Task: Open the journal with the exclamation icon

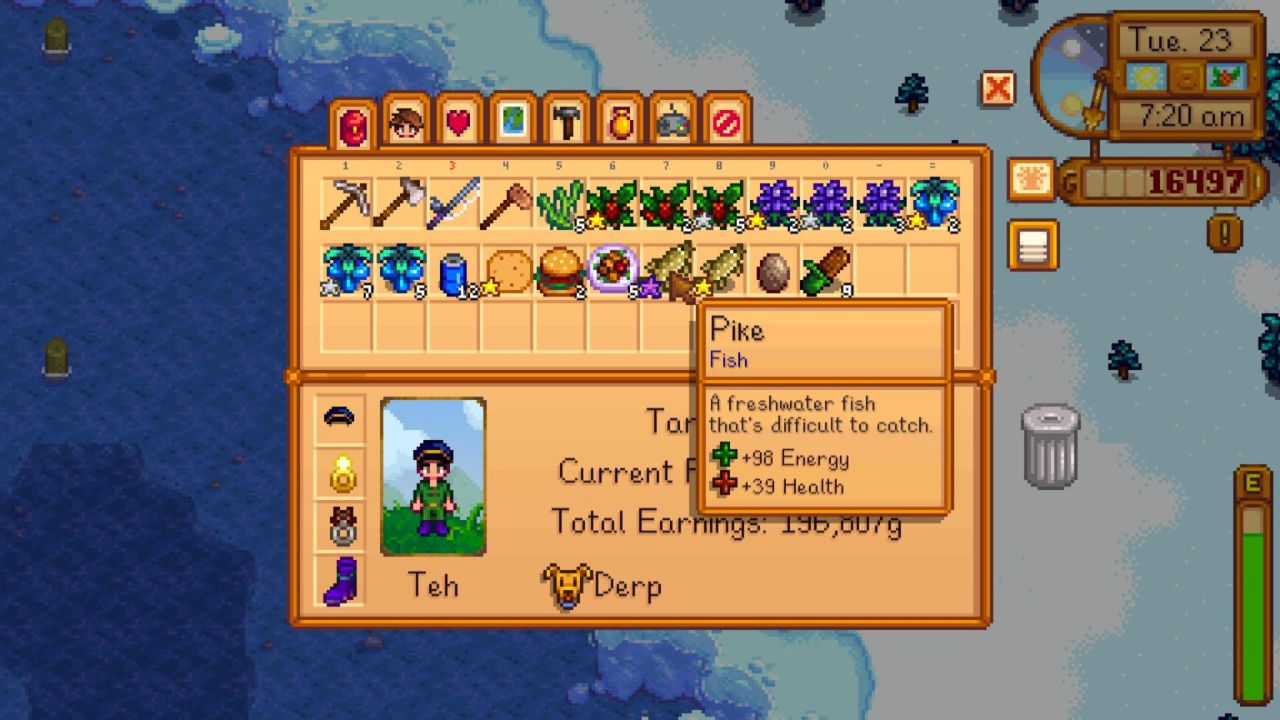Action: (1225, 232)
